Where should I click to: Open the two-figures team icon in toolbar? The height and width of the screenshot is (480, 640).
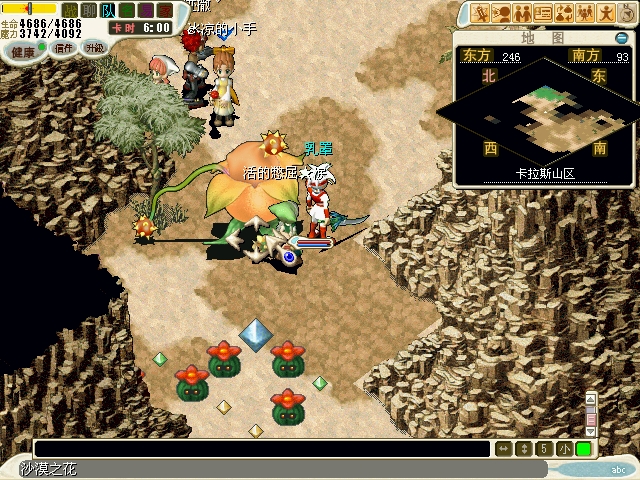pyautogui.click(x=522, y=13)
